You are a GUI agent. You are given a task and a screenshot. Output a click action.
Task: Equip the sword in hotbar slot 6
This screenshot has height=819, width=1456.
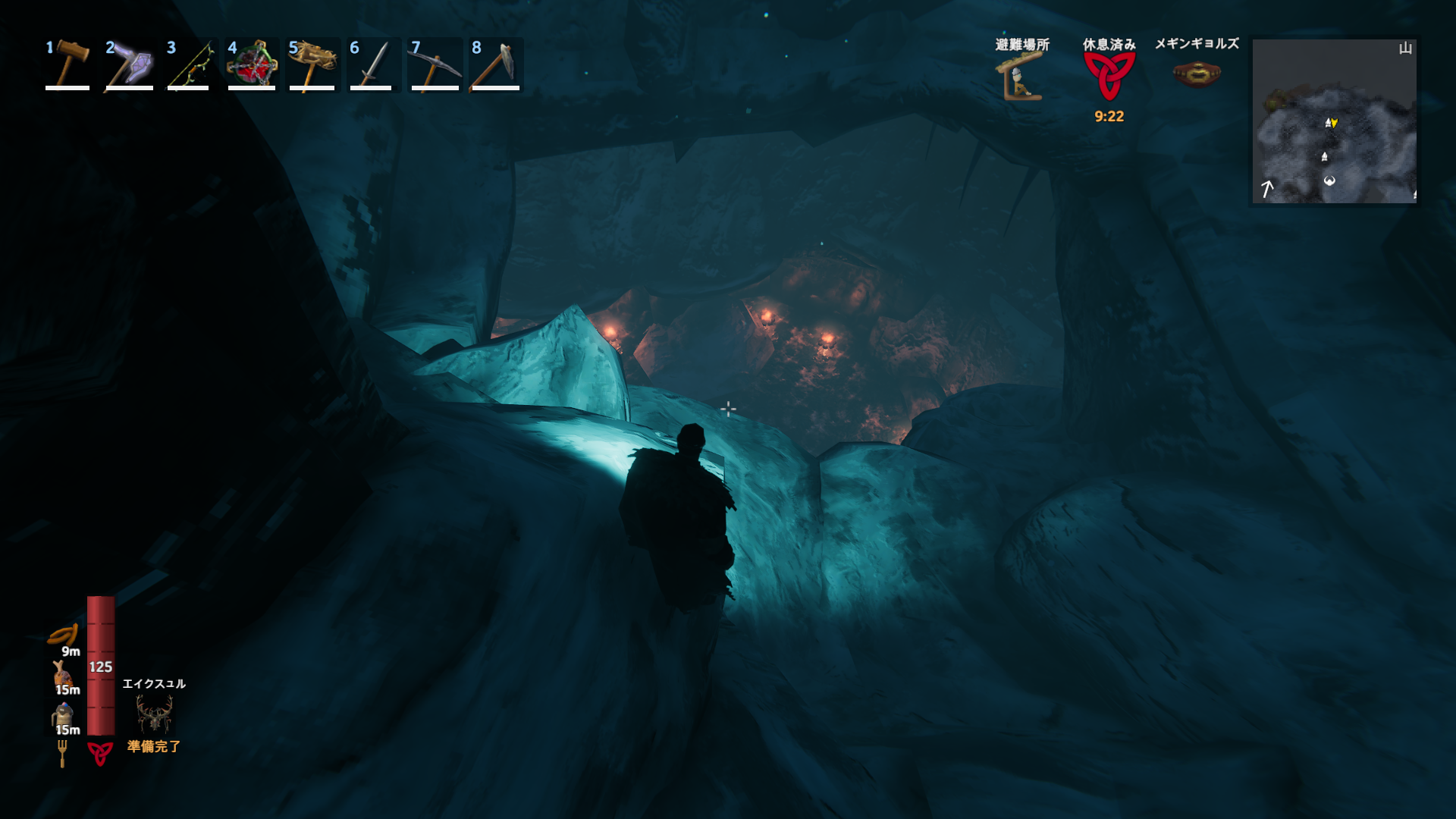[373, 65]
